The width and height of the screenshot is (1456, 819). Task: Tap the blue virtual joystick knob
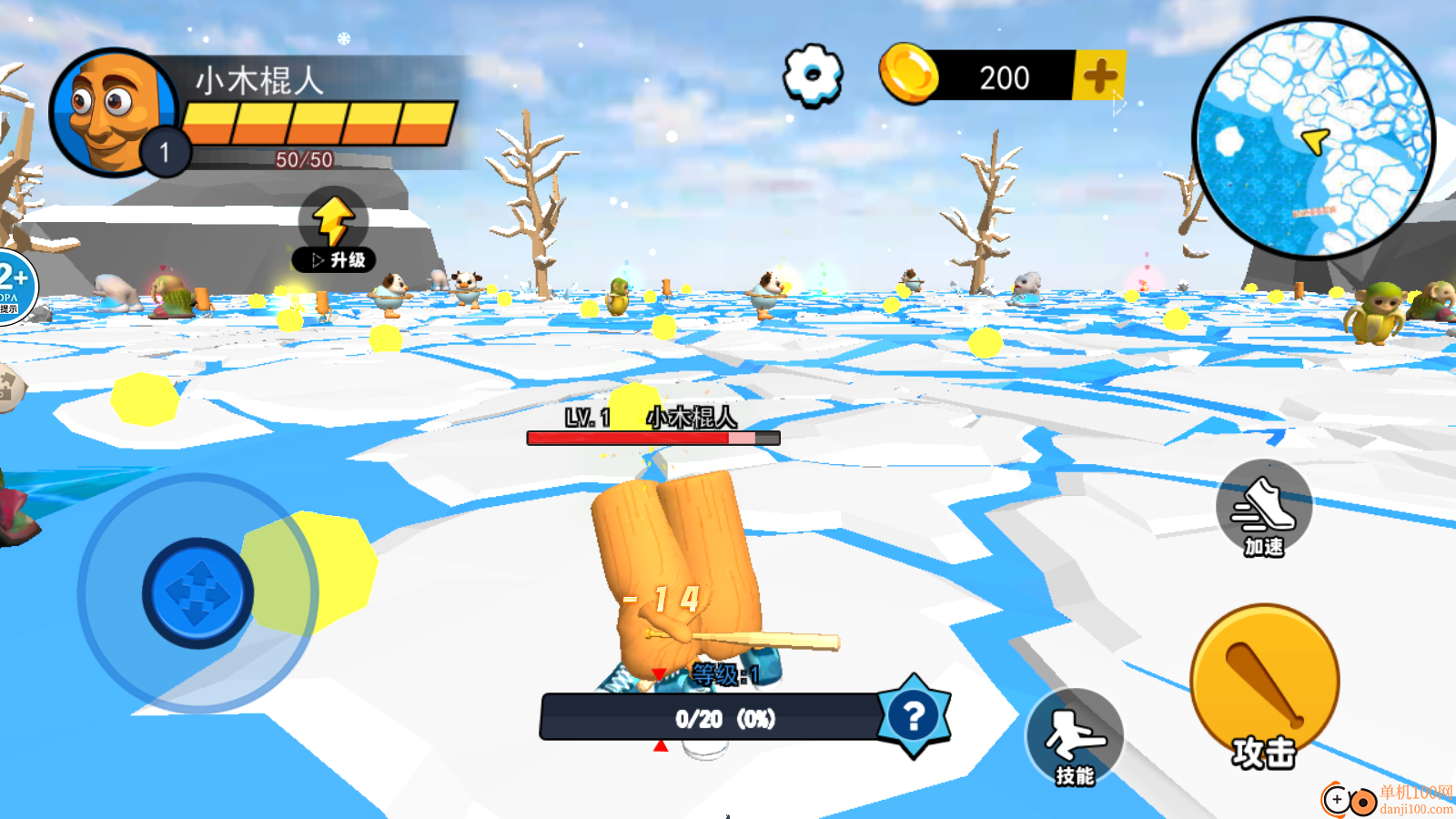pyautogui.click(x=197, y=593)
